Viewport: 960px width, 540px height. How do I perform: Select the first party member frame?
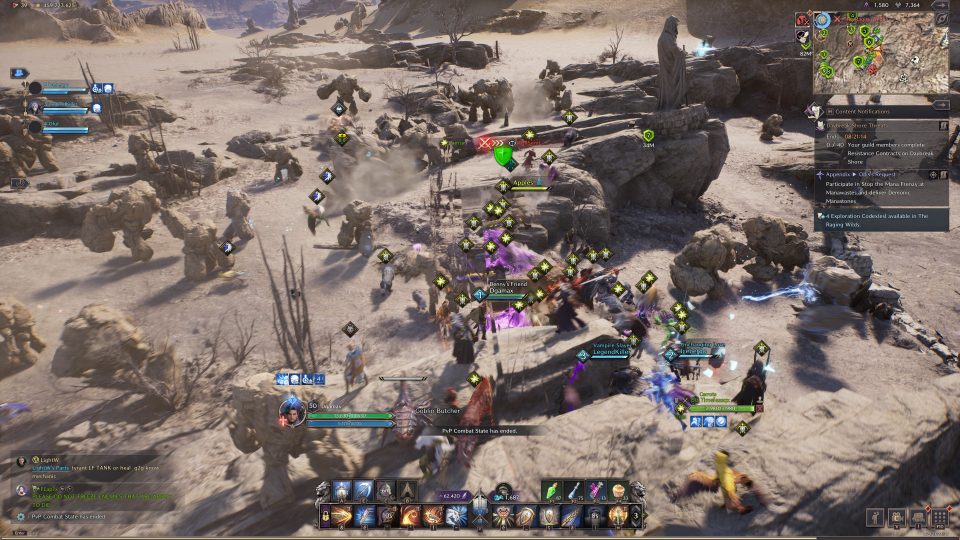60,89
